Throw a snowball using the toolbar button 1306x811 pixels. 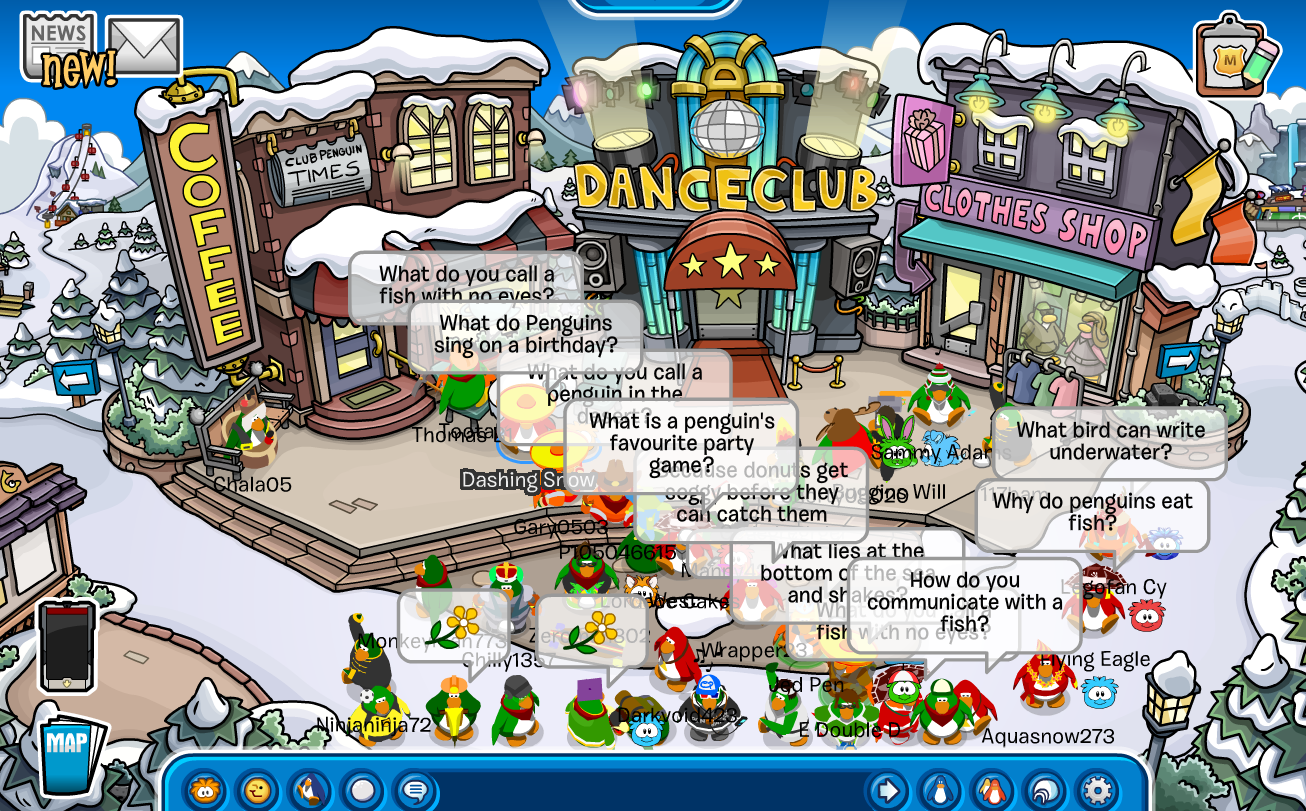pyautogui.click(x=361, y=790)
